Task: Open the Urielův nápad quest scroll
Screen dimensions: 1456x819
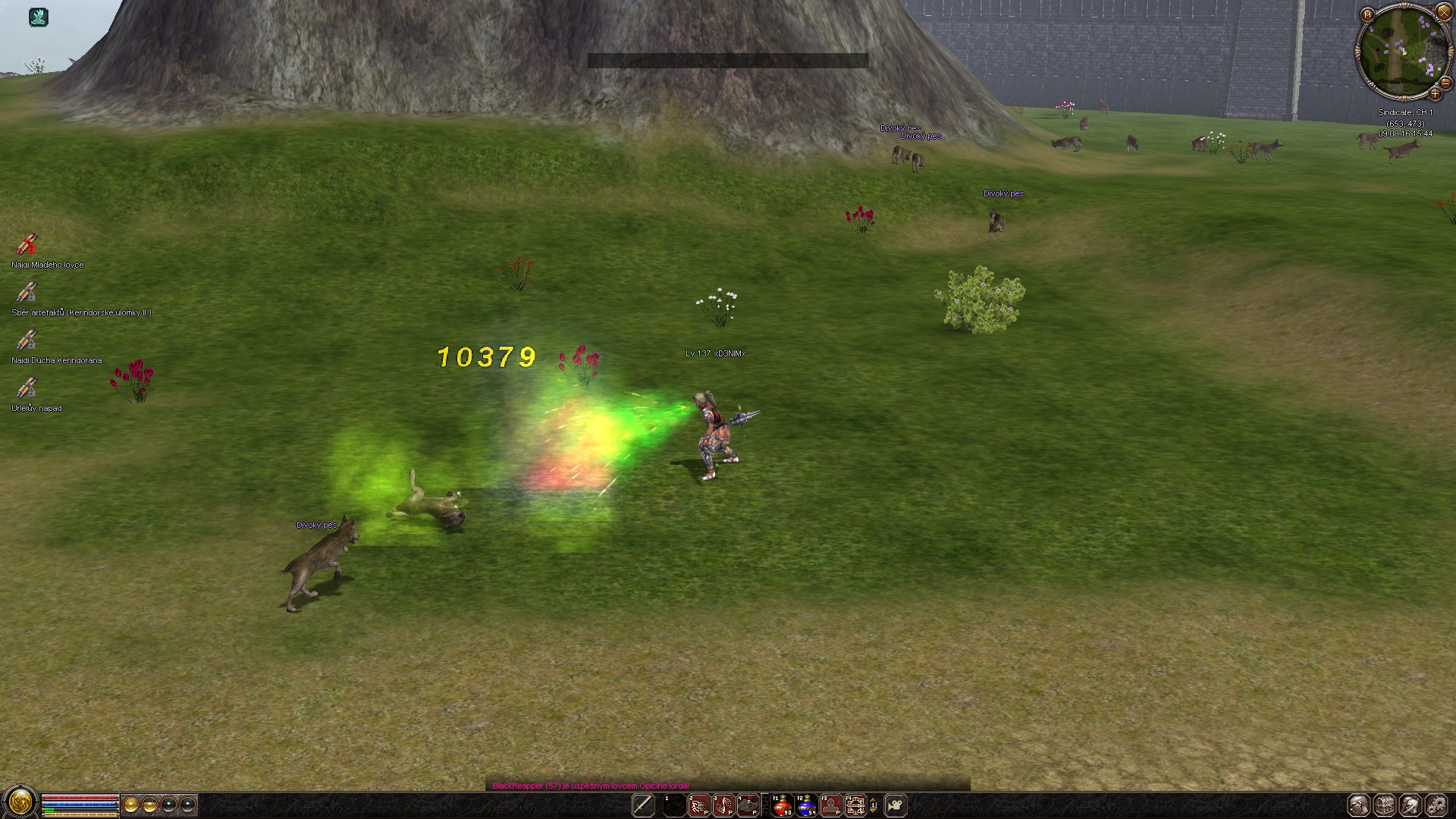Action: click(x=27, y=388)
